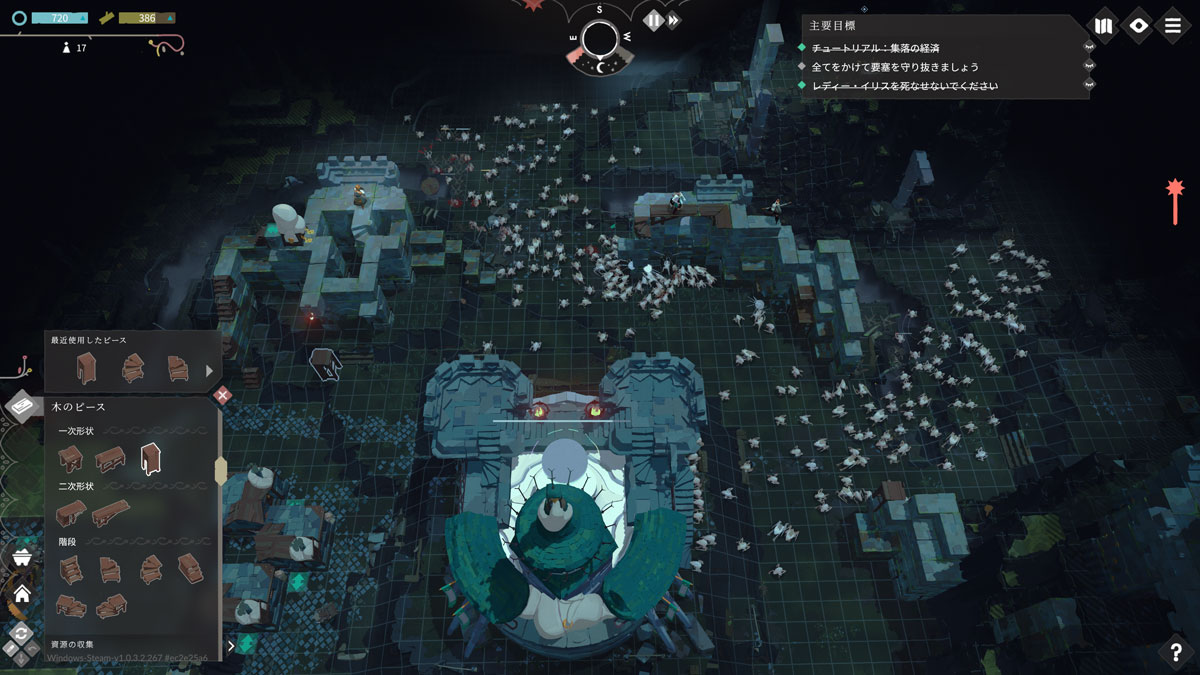Select the compass day-night dial
This screenshot has height=675, width=1200.
pyautogui.click(x=600, y=40)
